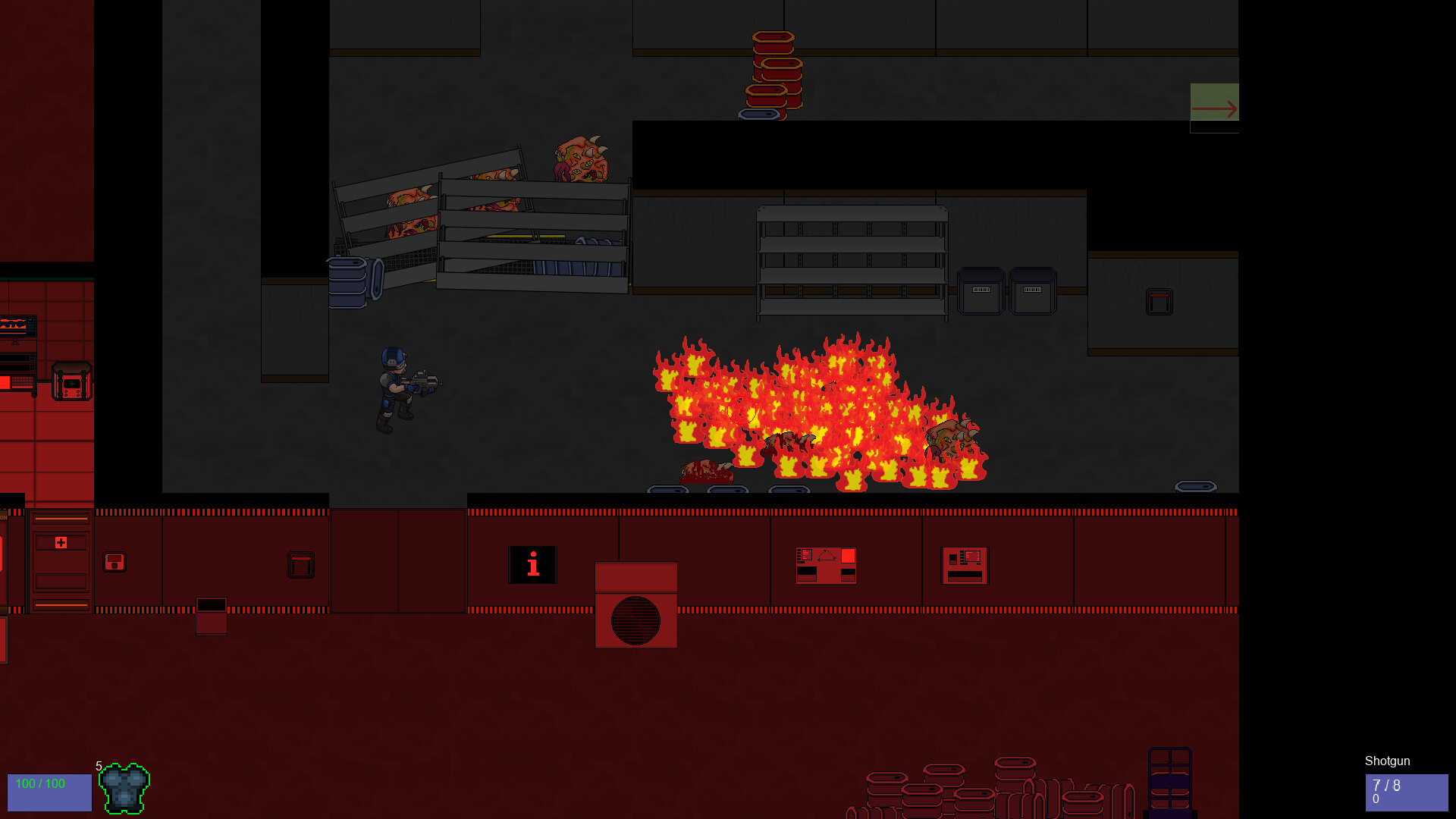Open the red information 'i' sign
Viewport: 1456px width, 819px height.
[532, 565]
